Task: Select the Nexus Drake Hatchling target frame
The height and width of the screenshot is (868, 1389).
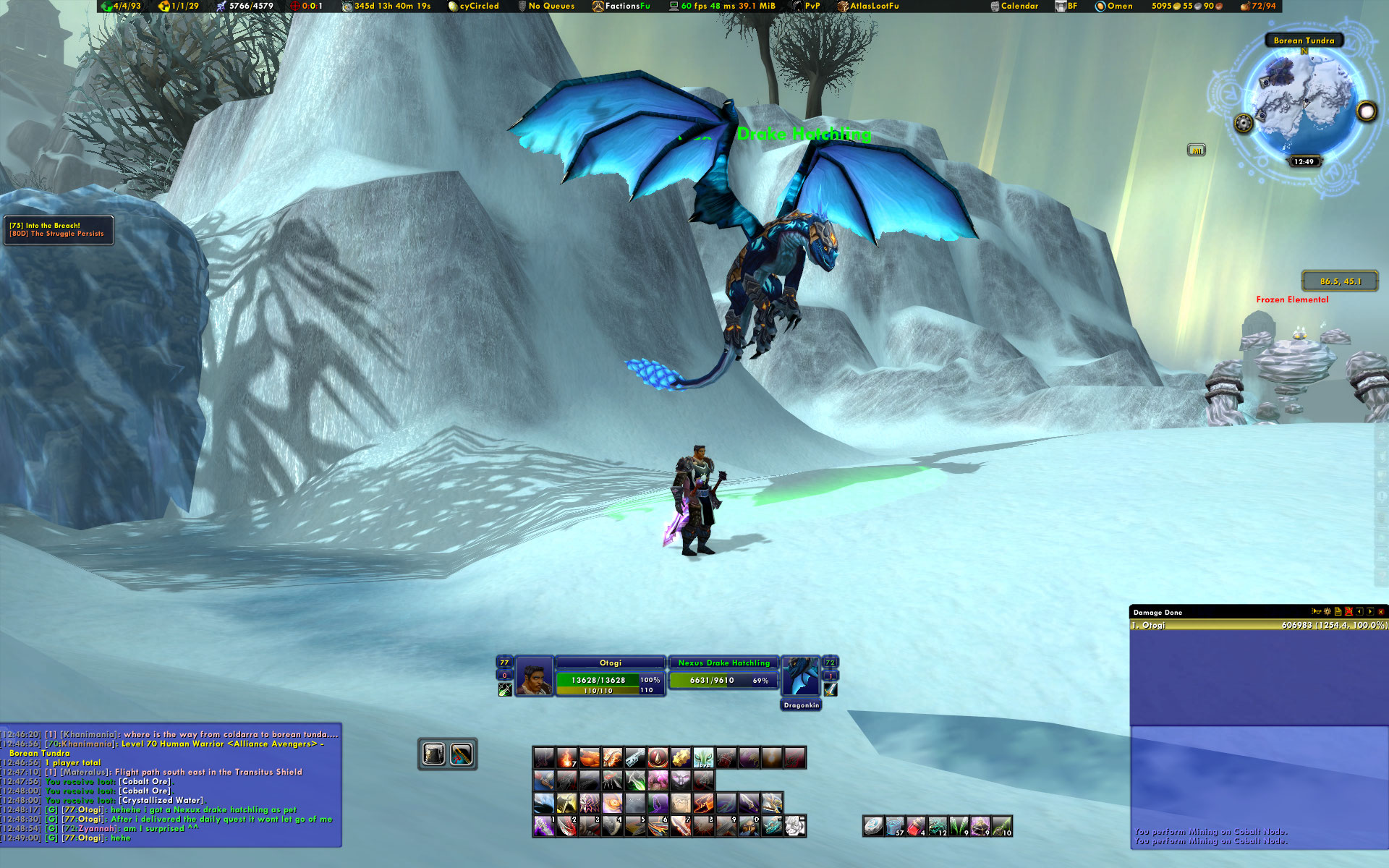Action: point(723,672)
